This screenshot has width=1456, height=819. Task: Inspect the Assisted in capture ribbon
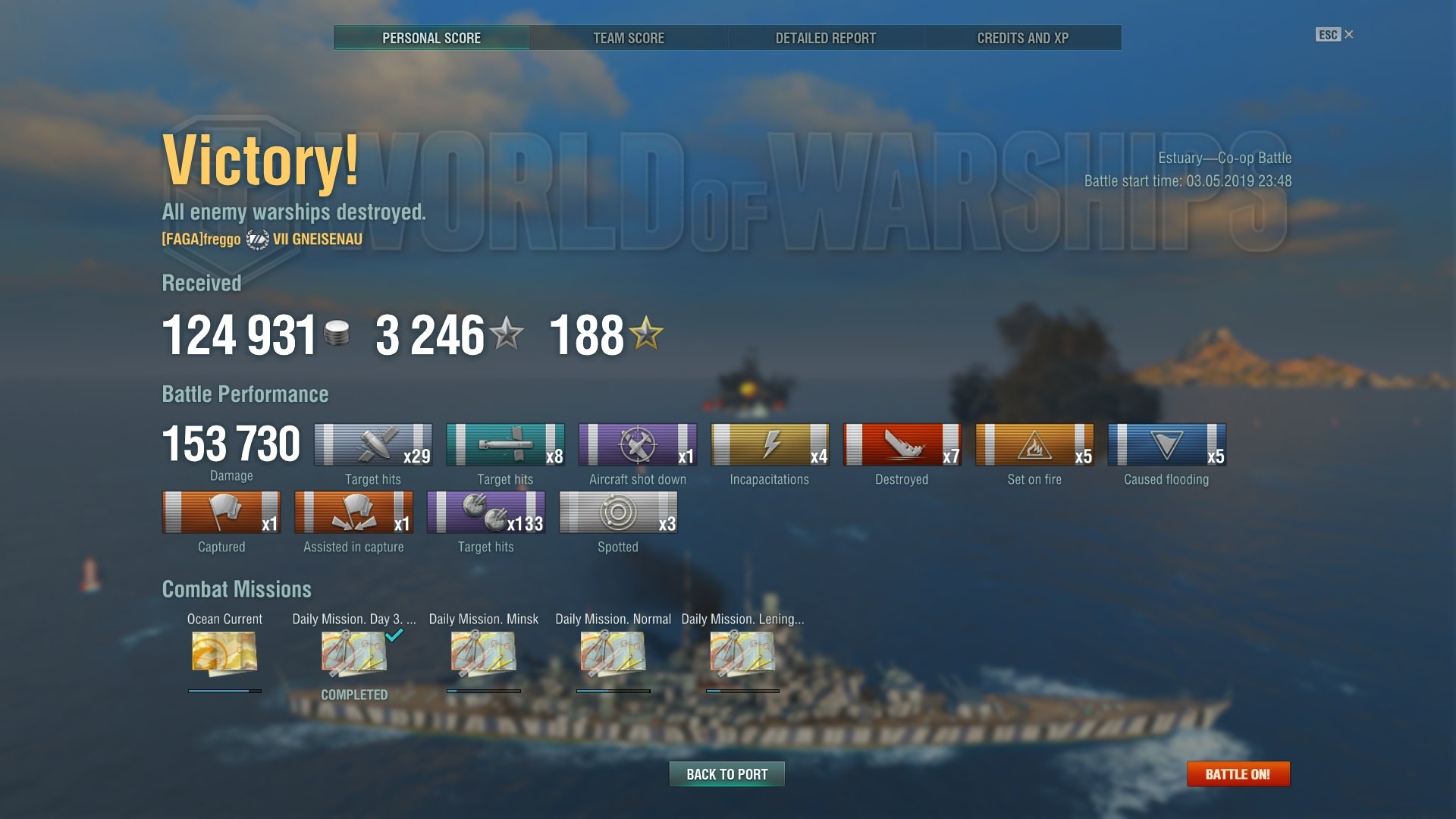tap(353, 513)
